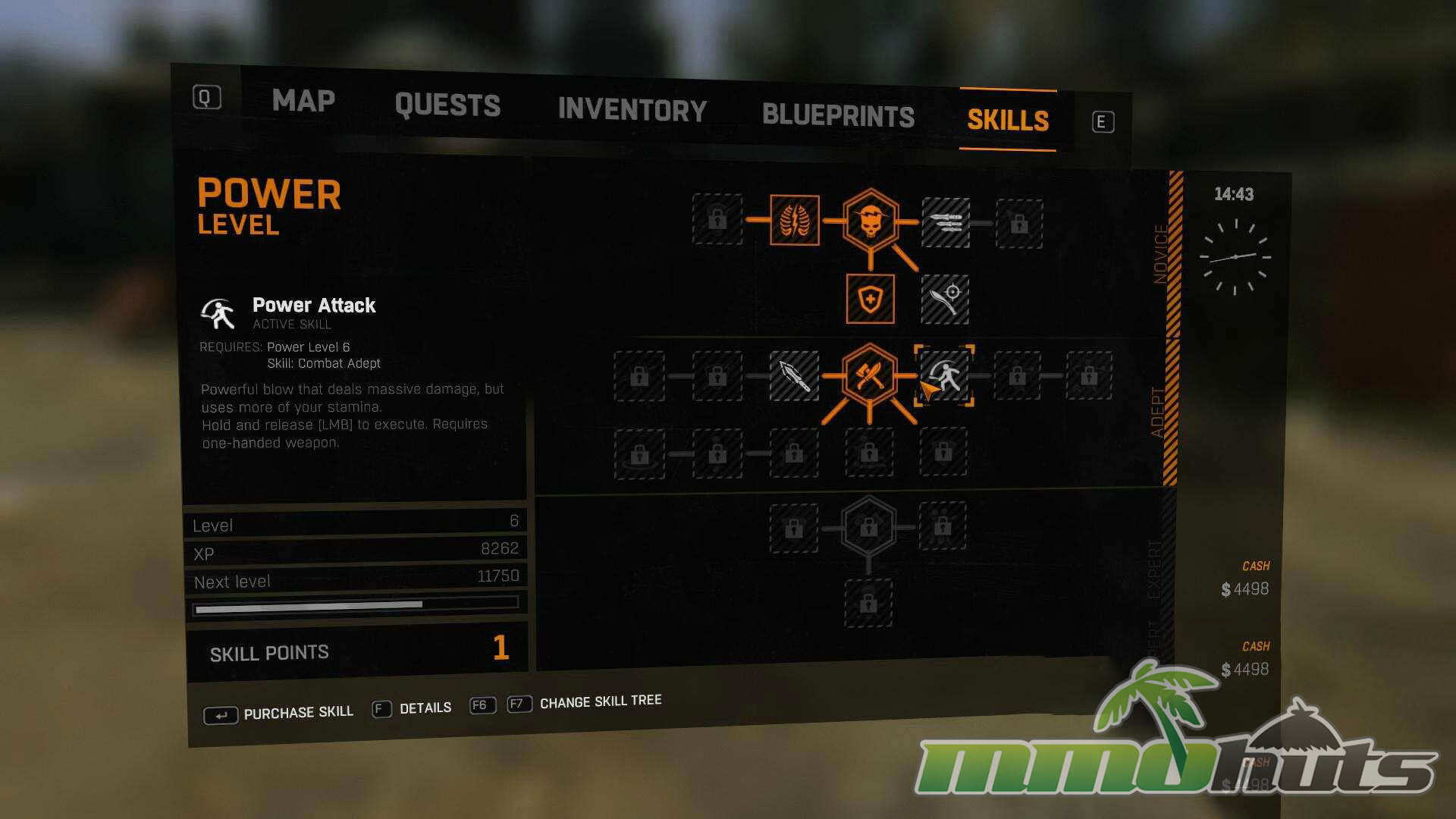Image resolution: width=1456 pixels, height=819 pixels.
Task: Select the throwing knives skill
Action: tap(945, 222)
